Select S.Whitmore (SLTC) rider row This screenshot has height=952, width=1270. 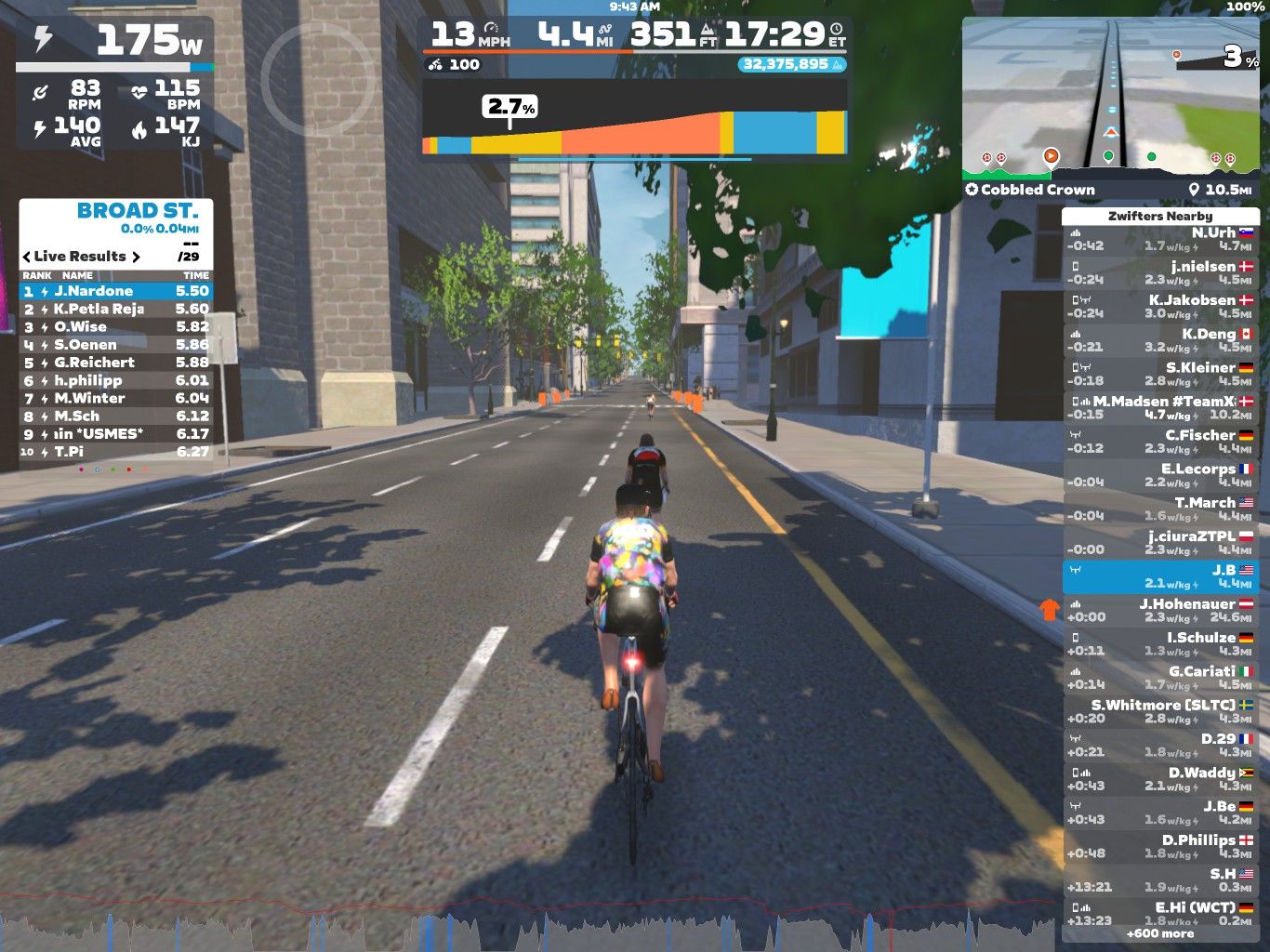pyautogui.click(x=1159, y=711)
